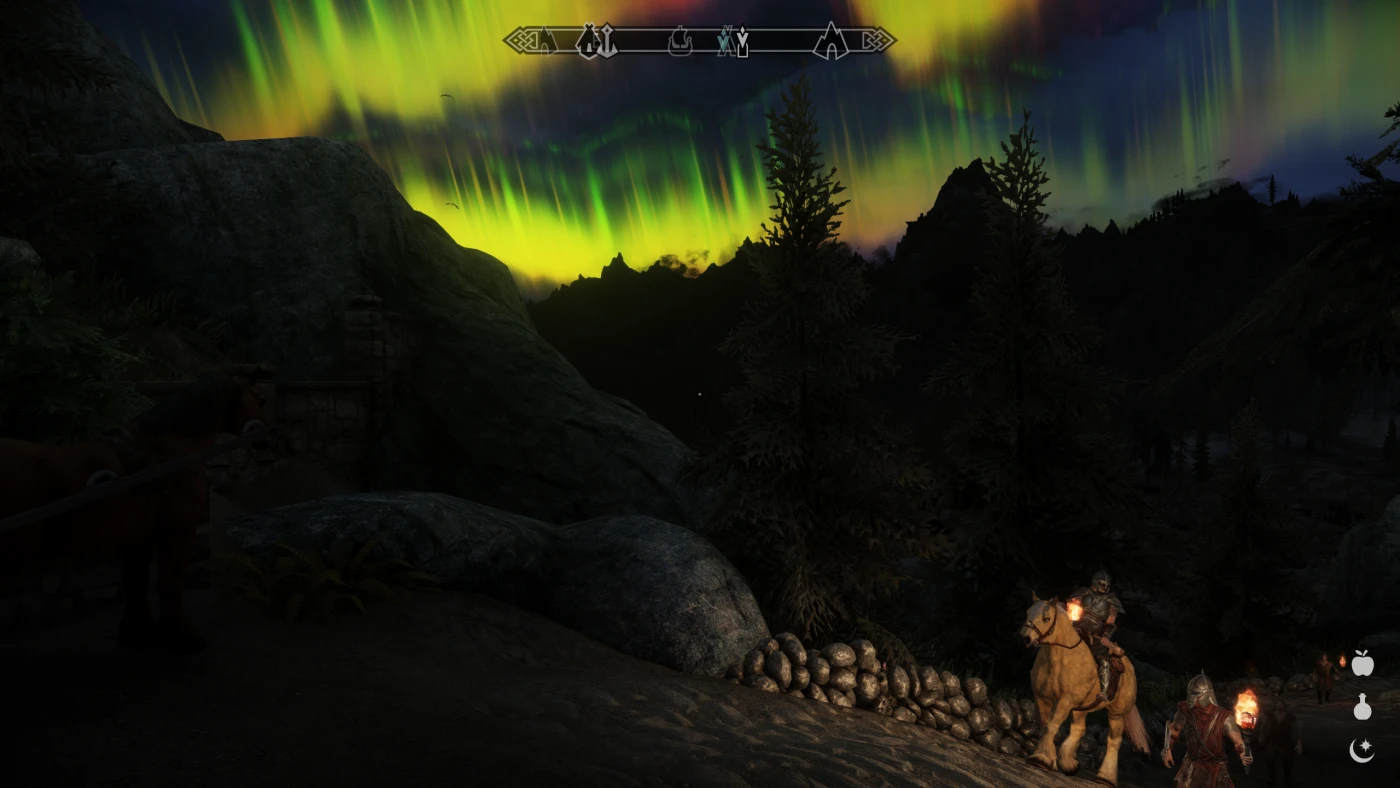This screenshot has width=1400, height=788.
Task: Select the teal camp marker on compass
Action: 724,43
